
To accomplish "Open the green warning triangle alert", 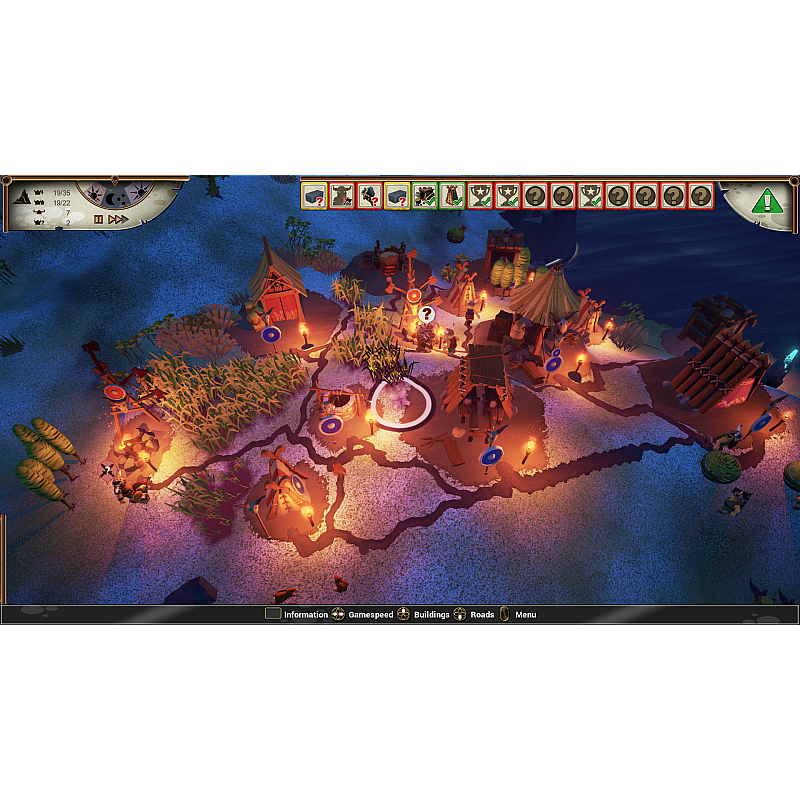I will point(767,200).
